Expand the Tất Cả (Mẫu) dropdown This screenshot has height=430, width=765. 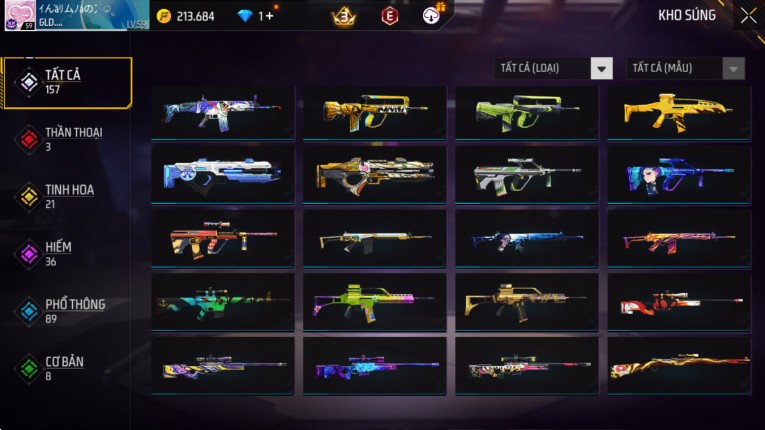(685, 68)
